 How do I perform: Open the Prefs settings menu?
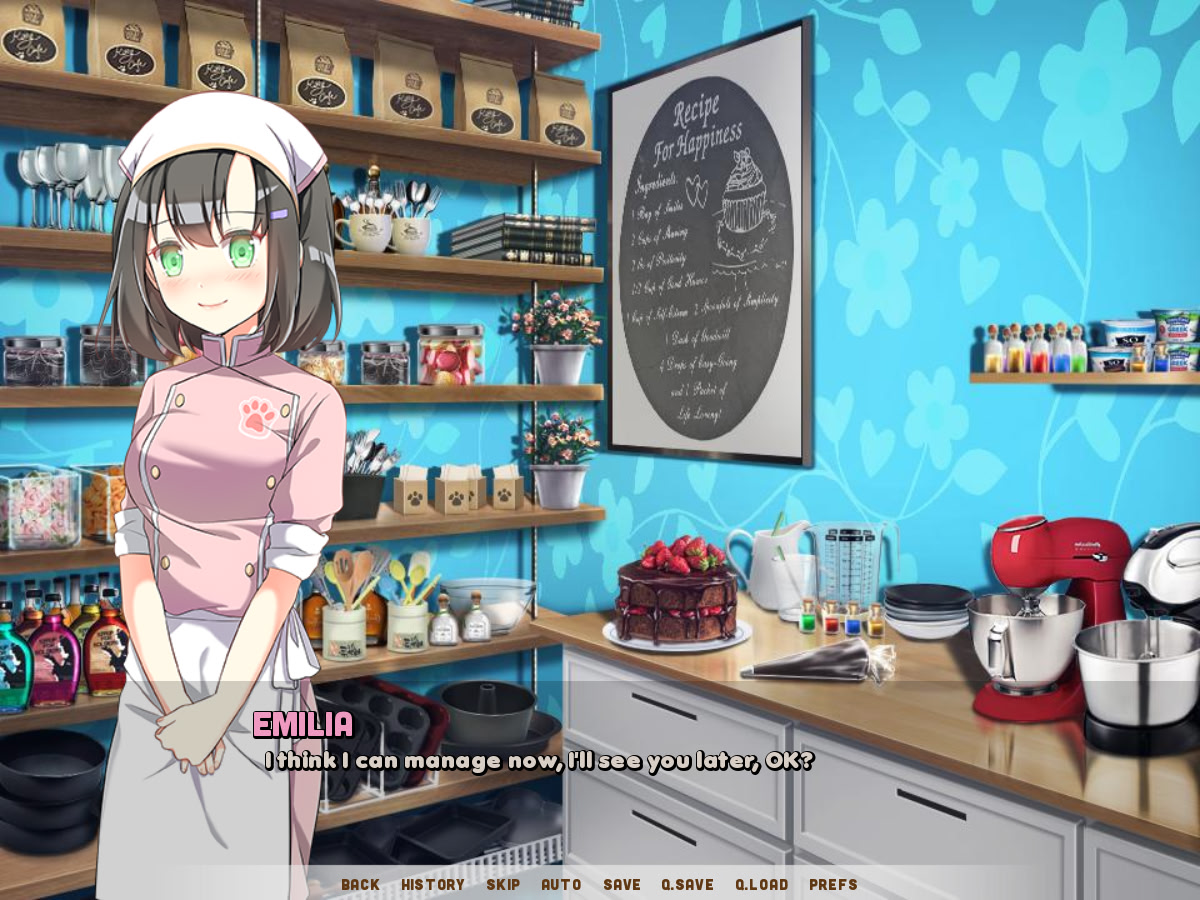[833, 884]
